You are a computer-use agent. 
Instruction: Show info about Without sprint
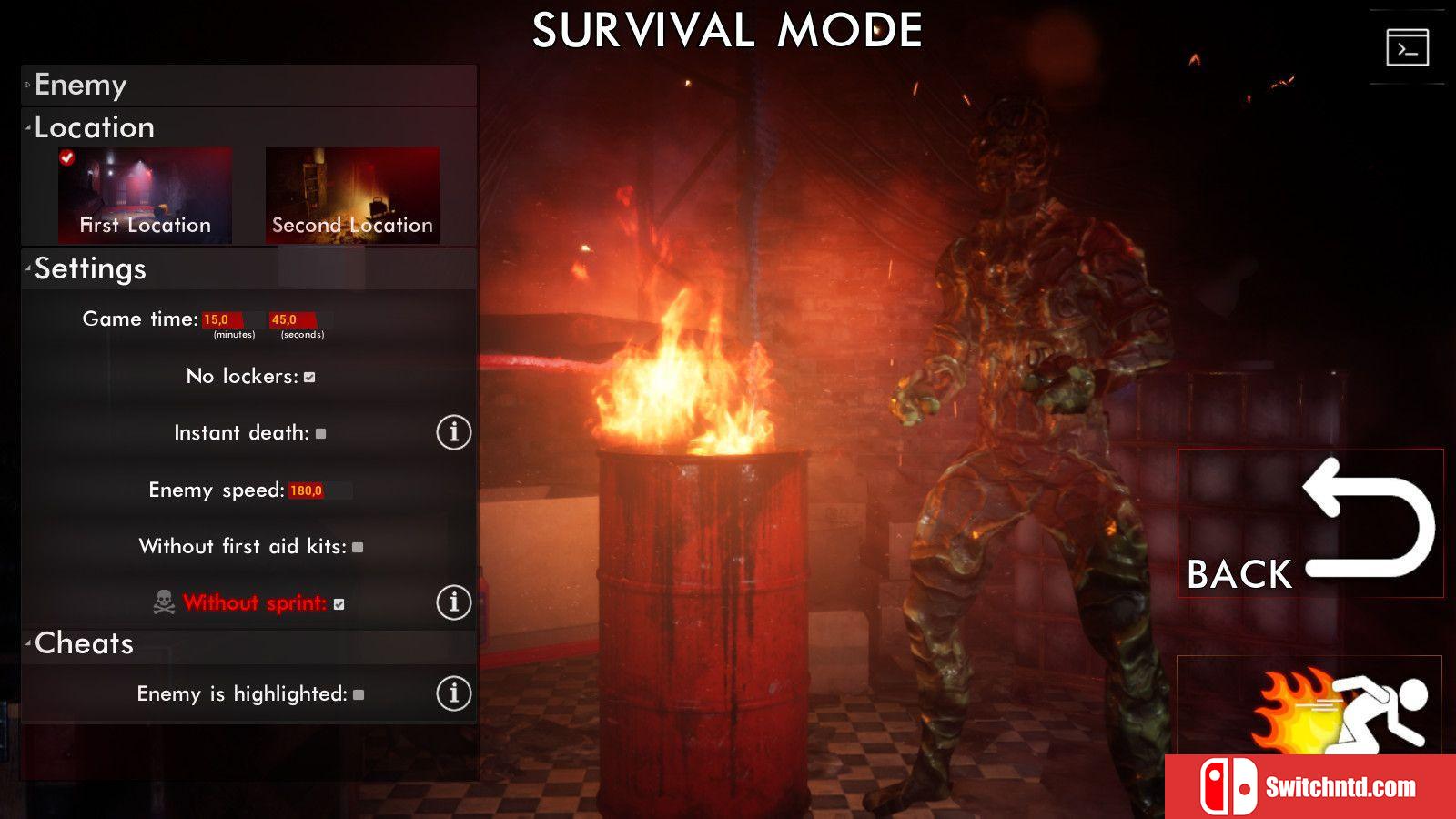tap(453, 602)
